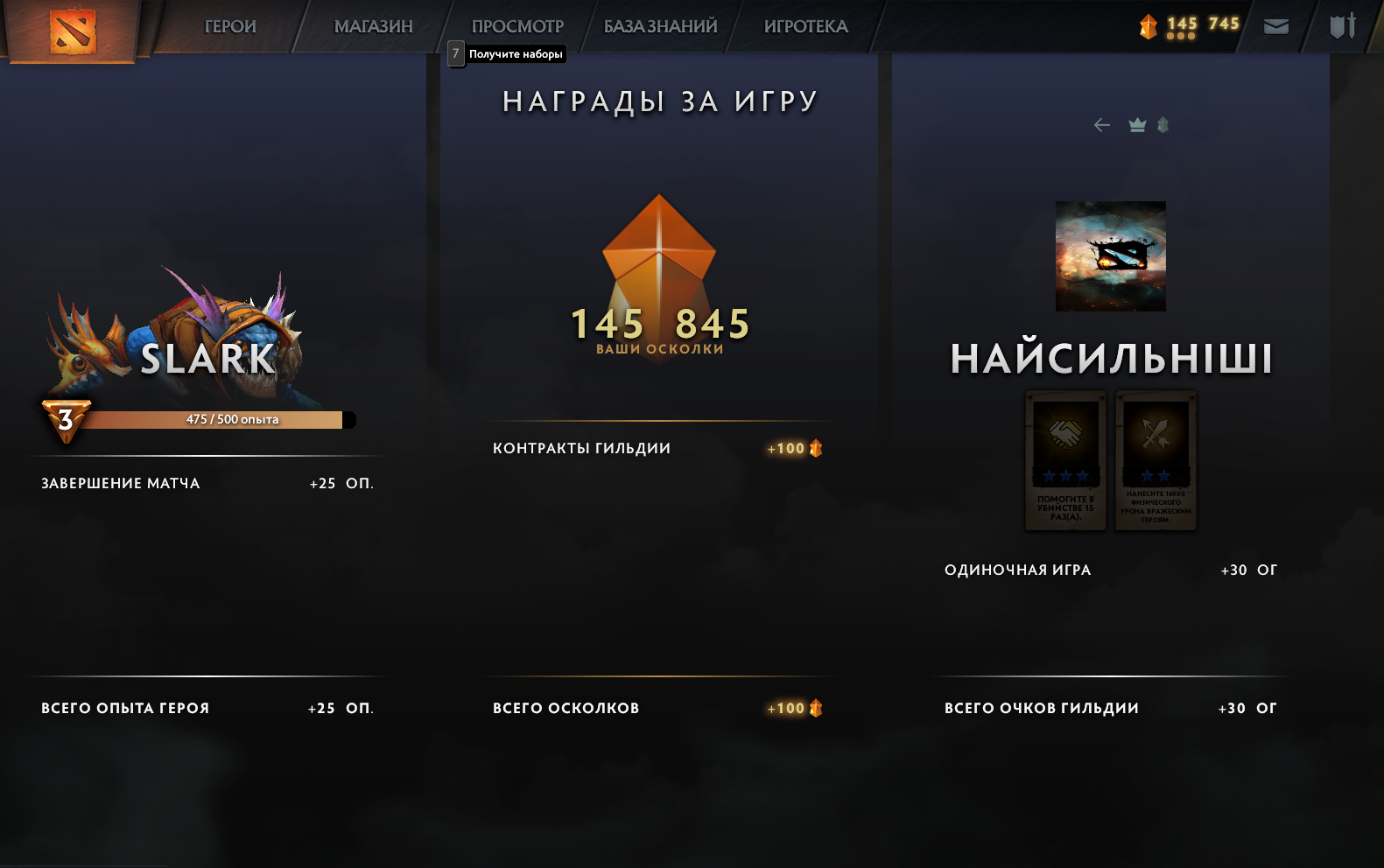Click the +100 shard icon near КОНТРАКТЫ ГИЛЬДИИ
This screenshot has width=1384, height=868.
click(815, 448)
